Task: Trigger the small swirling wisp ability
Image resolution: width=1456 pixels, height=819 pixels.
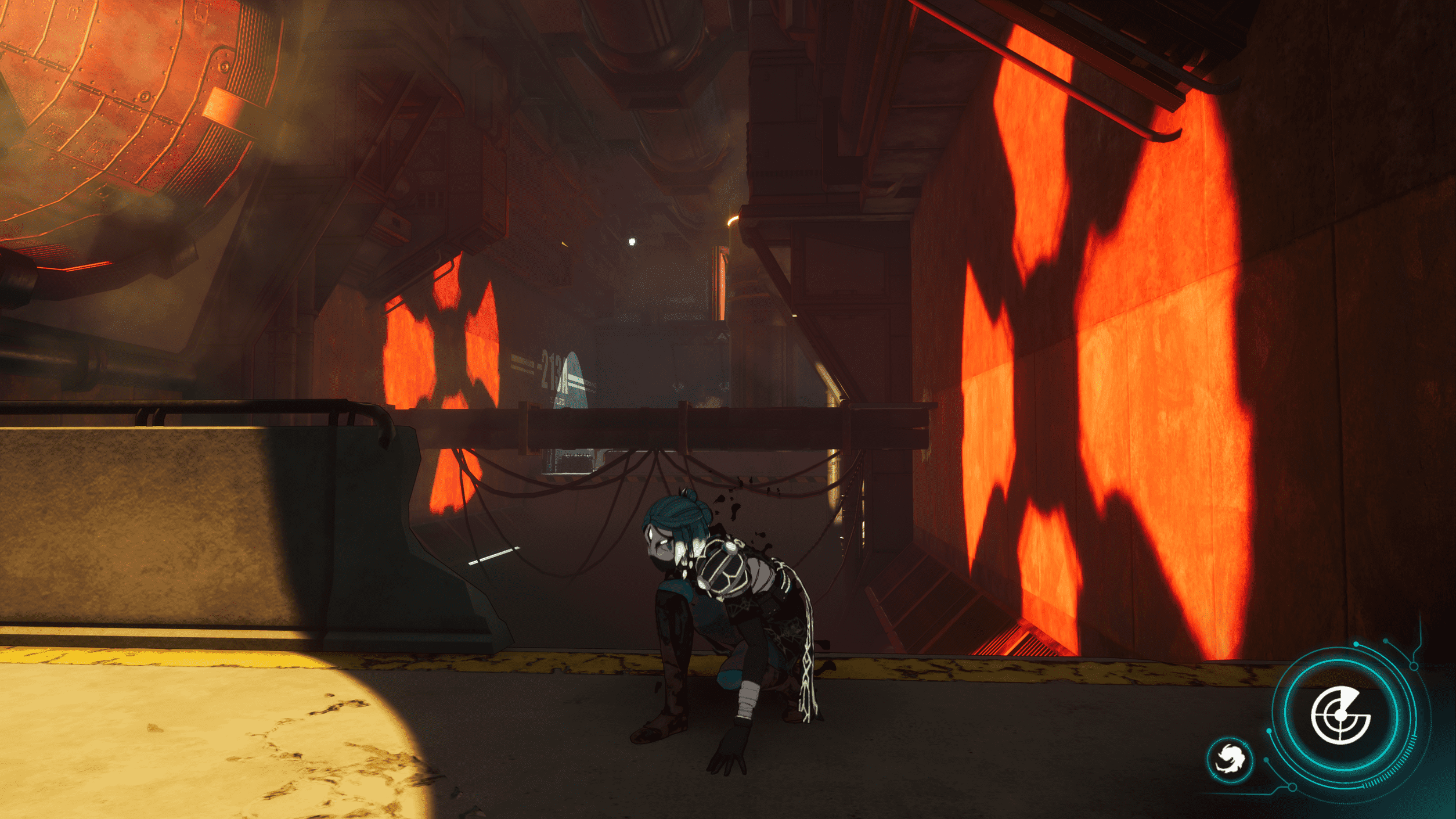Action: click(x=1230, y=759)
